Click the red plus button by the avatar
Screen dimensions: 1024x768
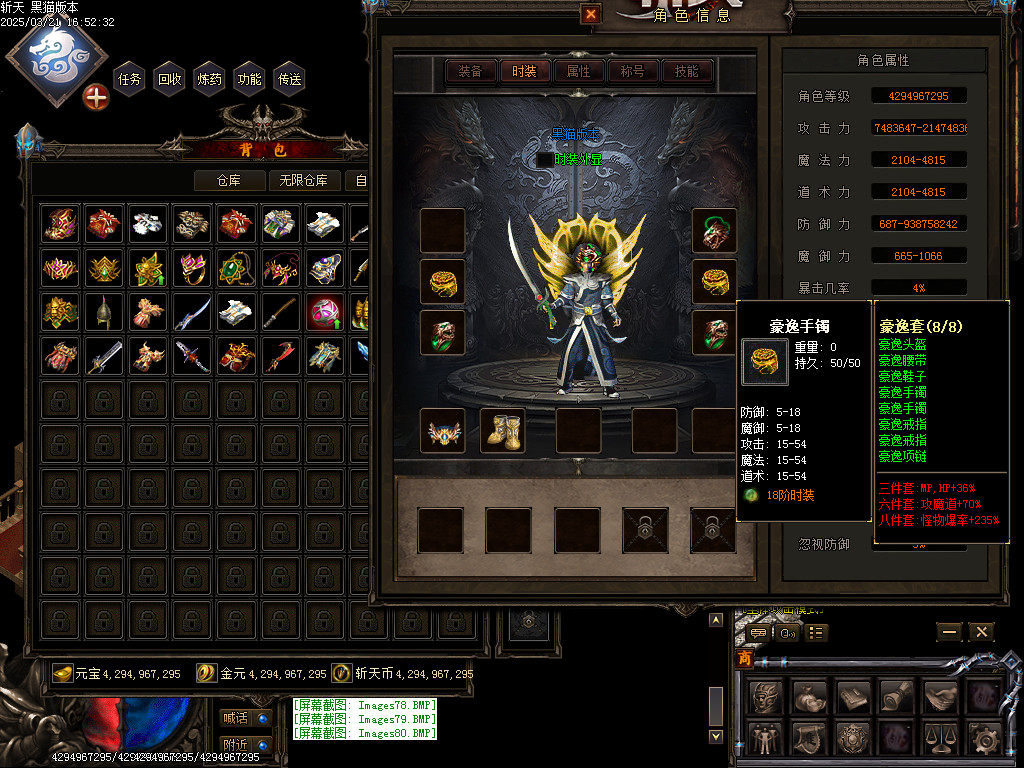coord(96,97)
